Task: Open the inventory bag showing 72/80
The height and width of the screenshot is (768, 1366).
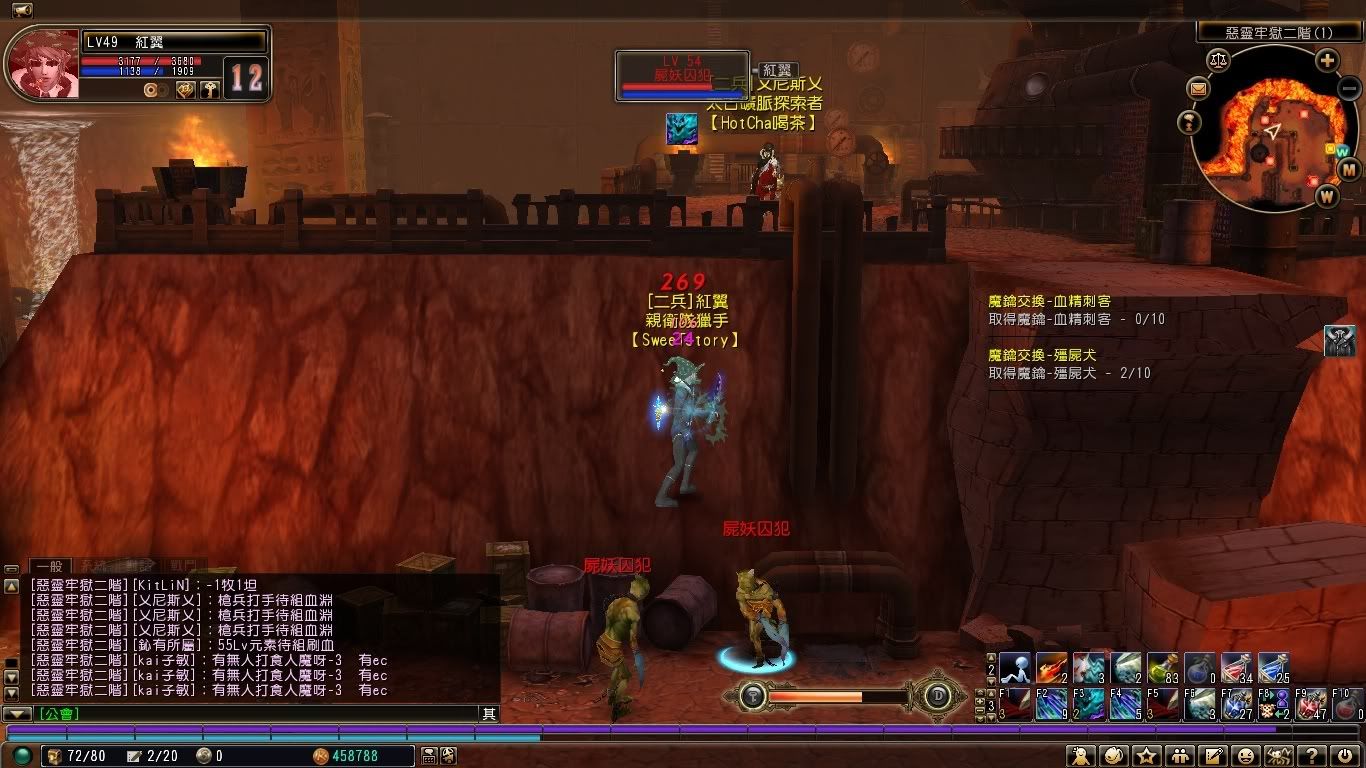Action: [x=56, y=756]
